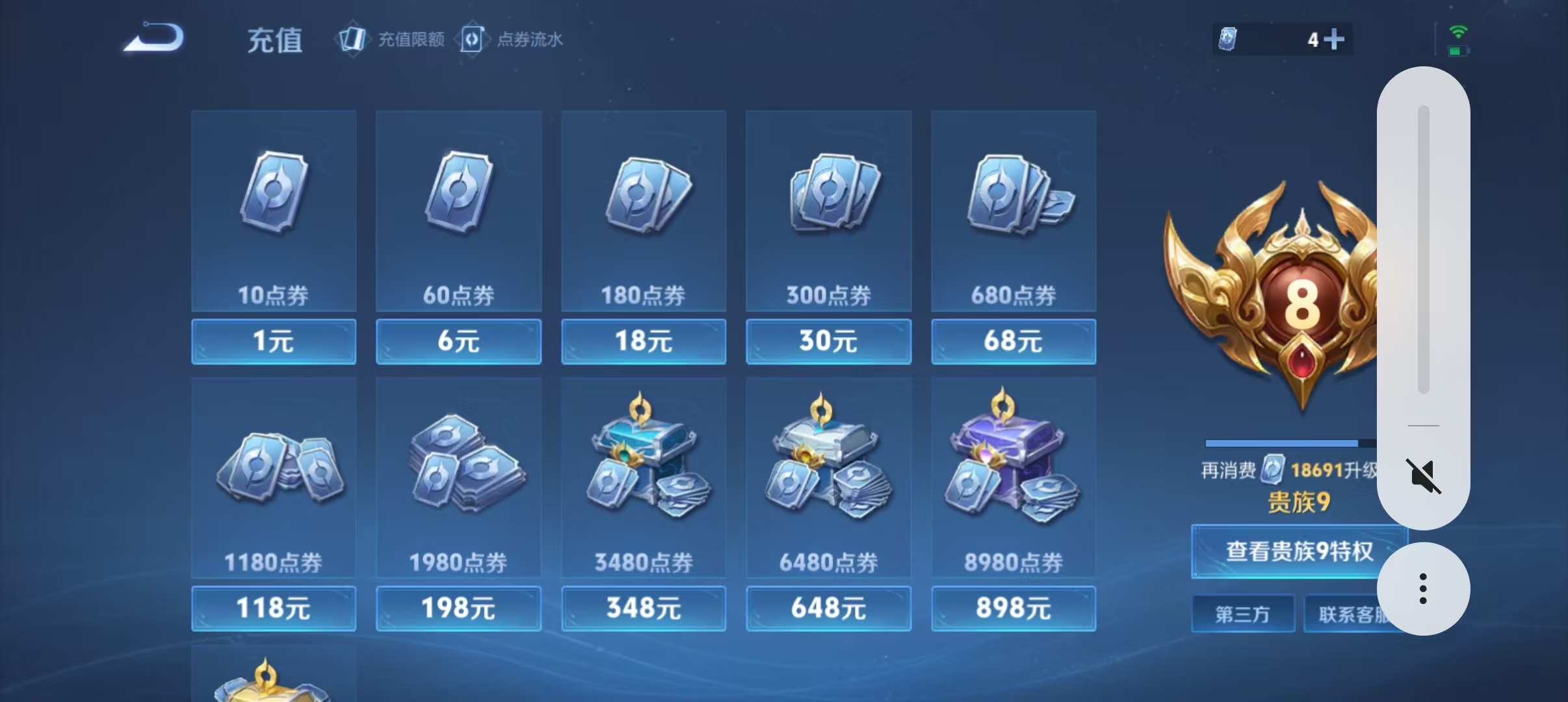This screenshot has height=702, width=1568.
Task: Tap the mute speaker icon overlay
Action: pos(1422,474)
